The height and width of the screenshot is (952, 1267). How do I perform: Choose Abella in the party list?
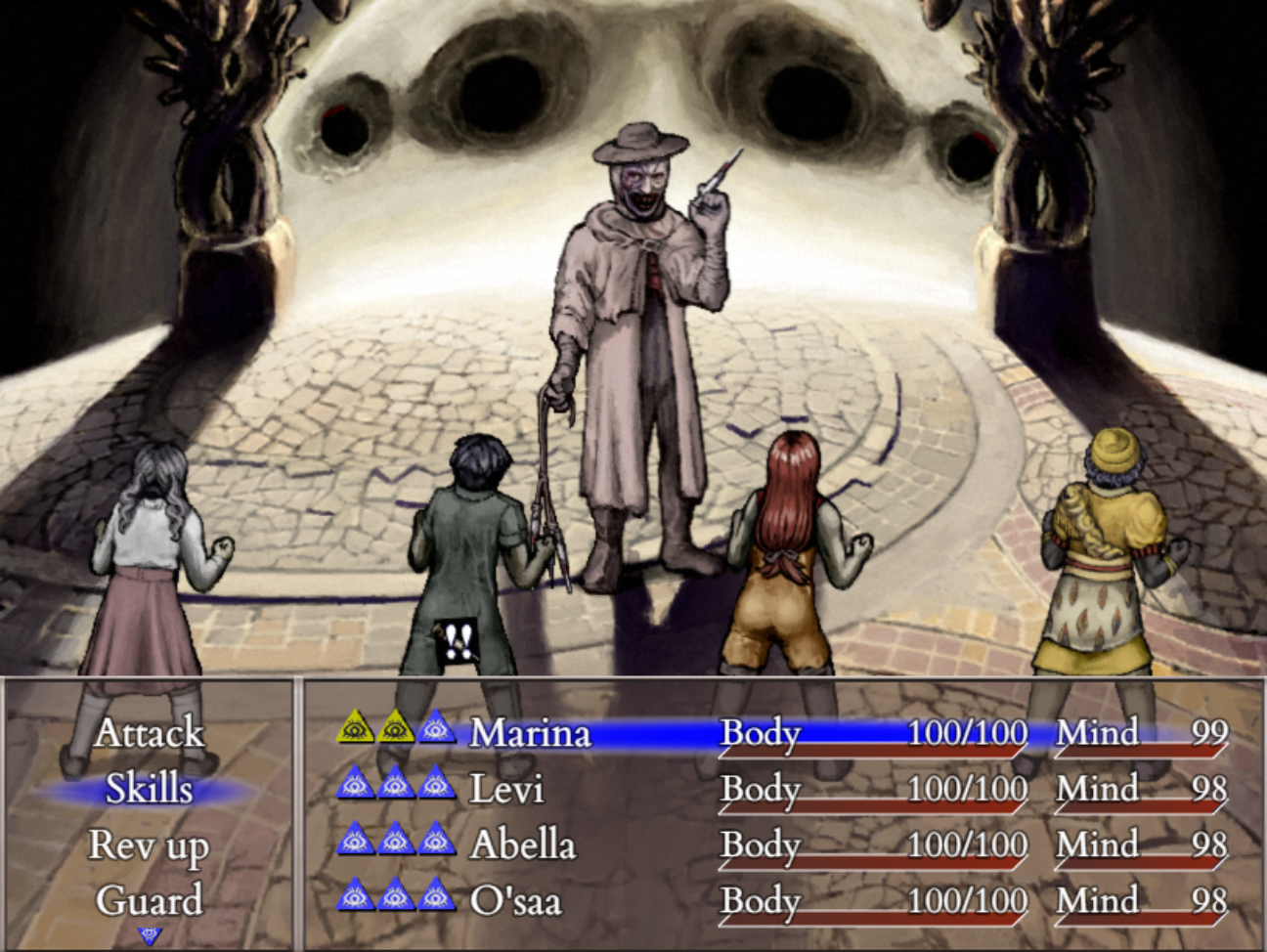coord(523,845)
